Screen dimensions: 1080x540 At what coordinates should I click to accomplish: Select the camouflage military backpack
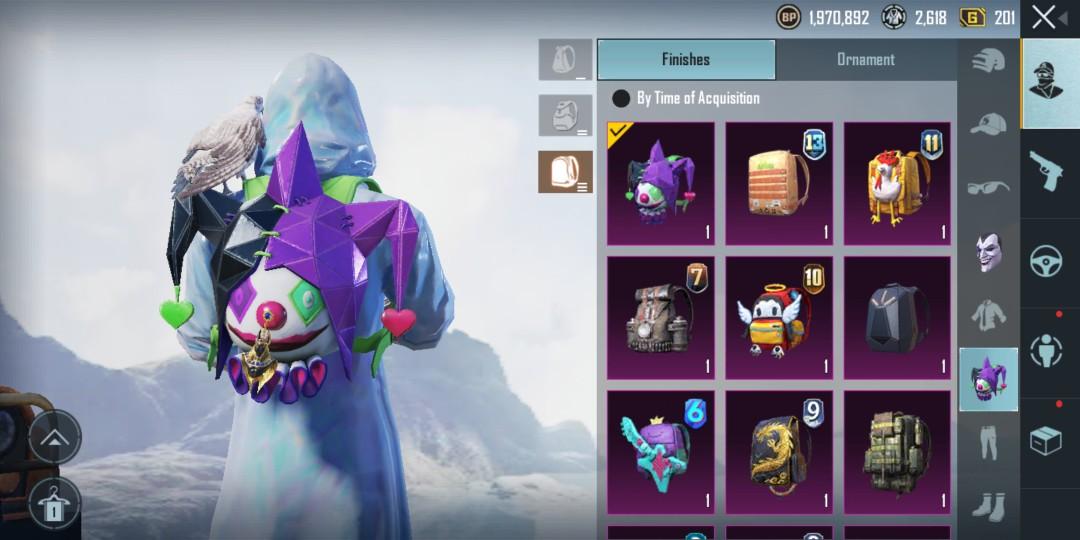coord(897,452)
